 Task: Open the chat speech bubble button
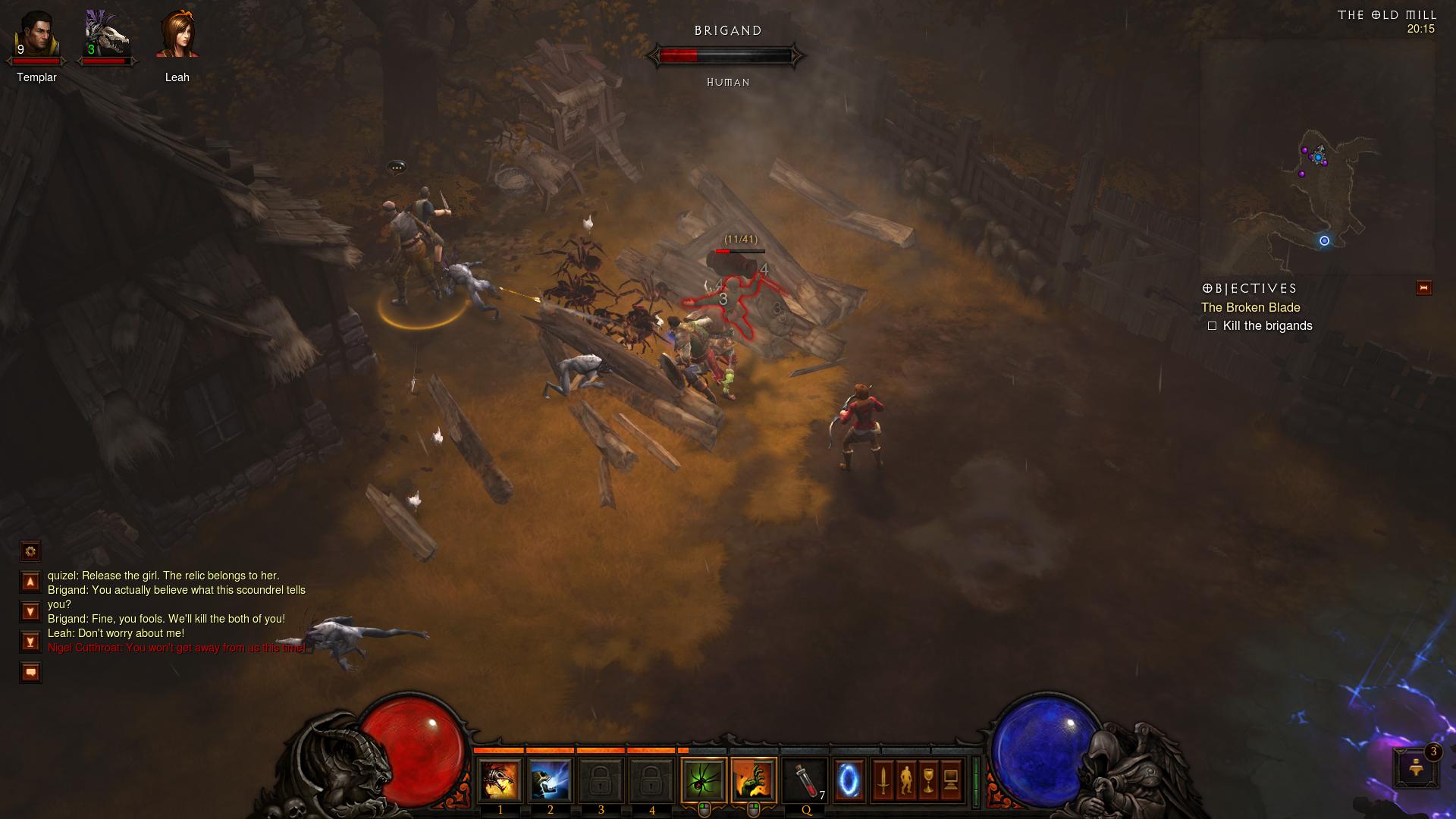30,673
